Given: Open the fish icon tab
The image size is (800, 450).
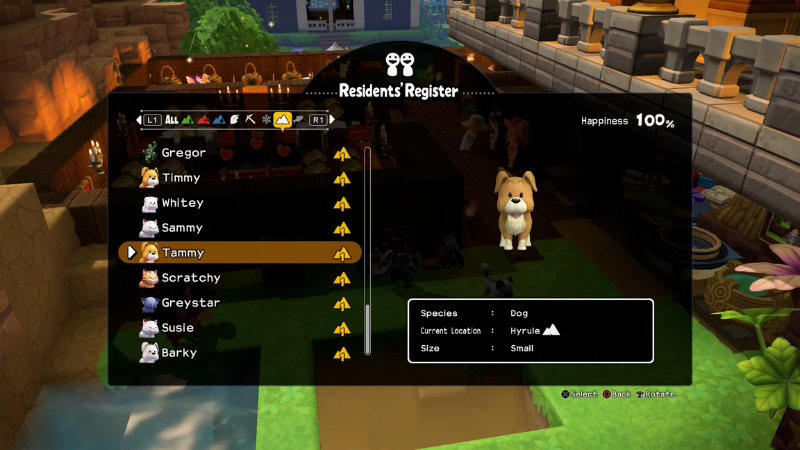Looking at the screenshot, I should coord(298,120).
